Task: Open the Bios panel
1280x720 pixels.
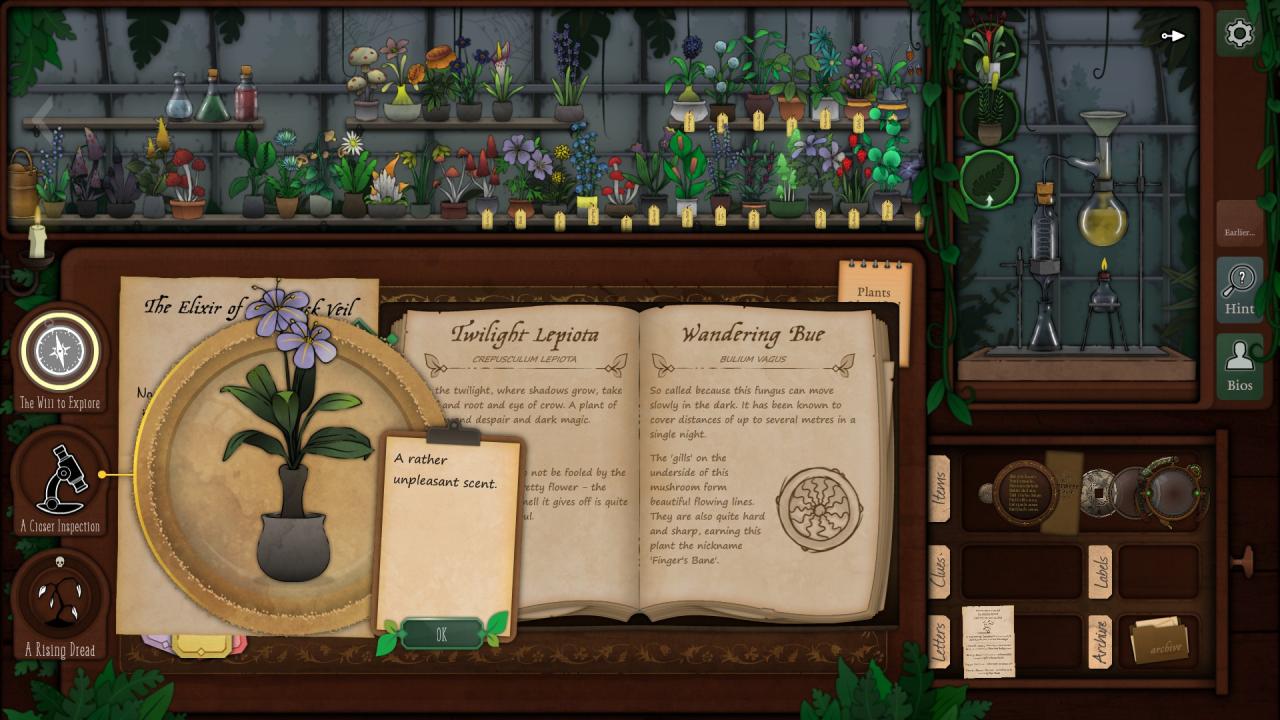Action: pyautogui.click(x=1239, y=366)
